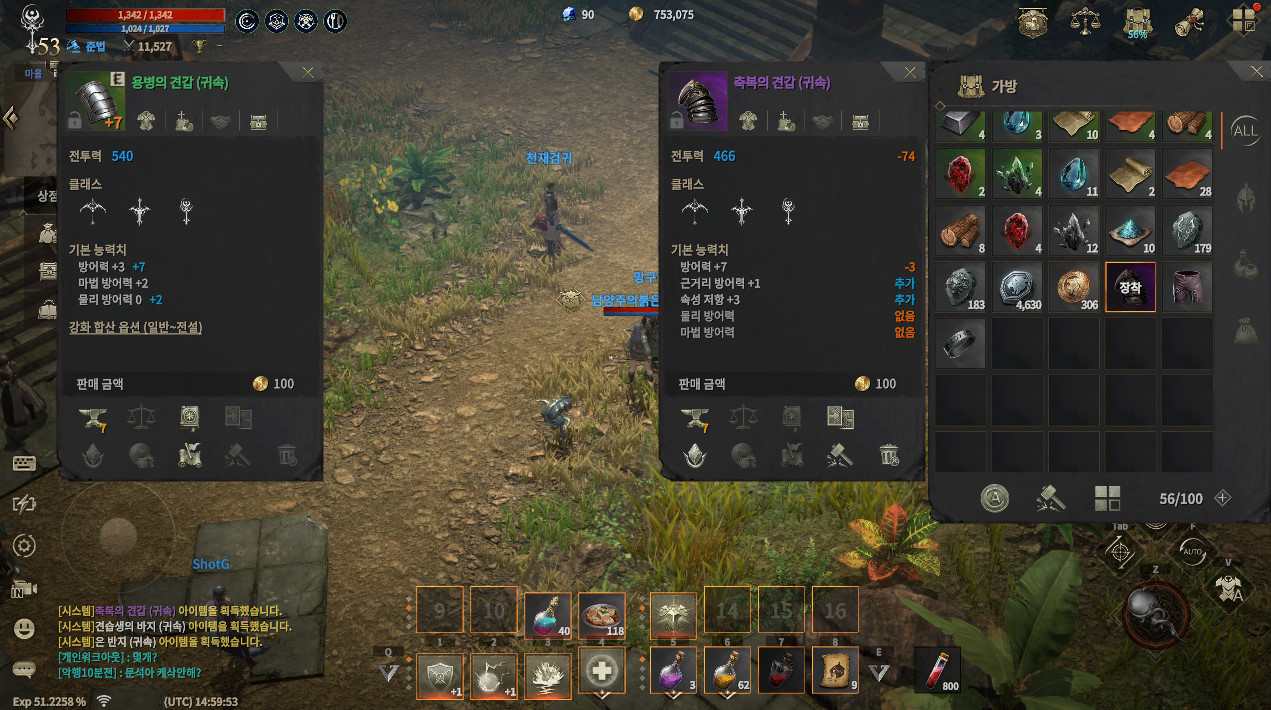1271x710 pixels.
Task: Click the bronze coin stack of 306
Action: click(1074, 287)
